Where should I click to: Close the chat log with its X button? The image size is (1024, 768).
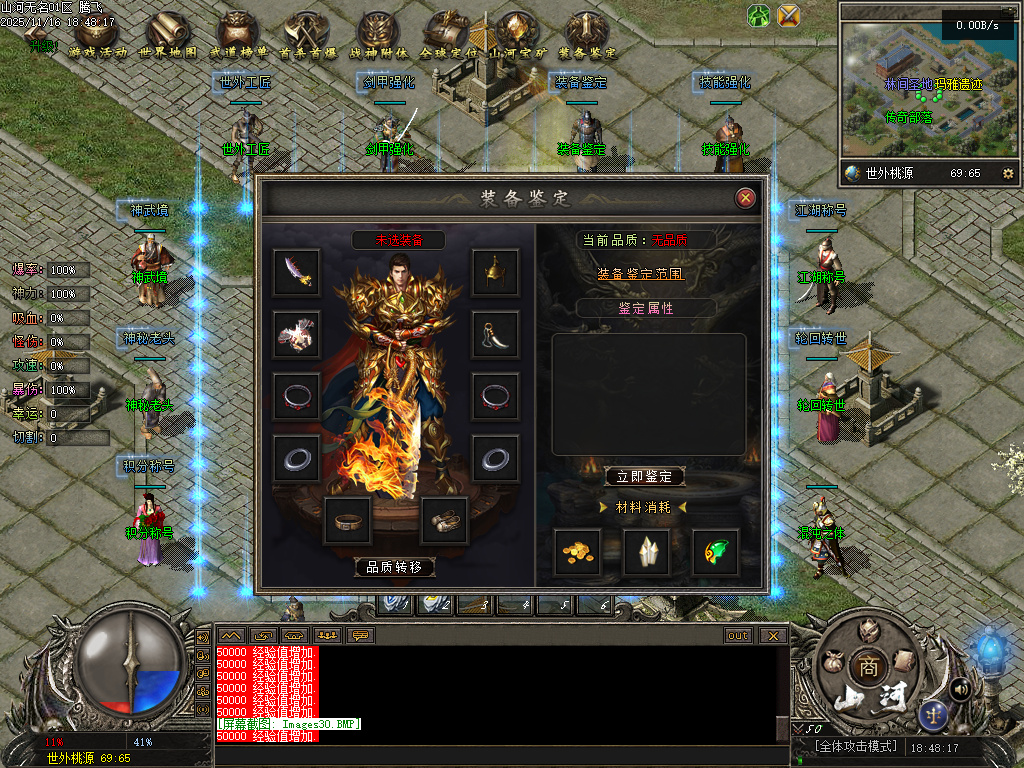pos(772,635)
